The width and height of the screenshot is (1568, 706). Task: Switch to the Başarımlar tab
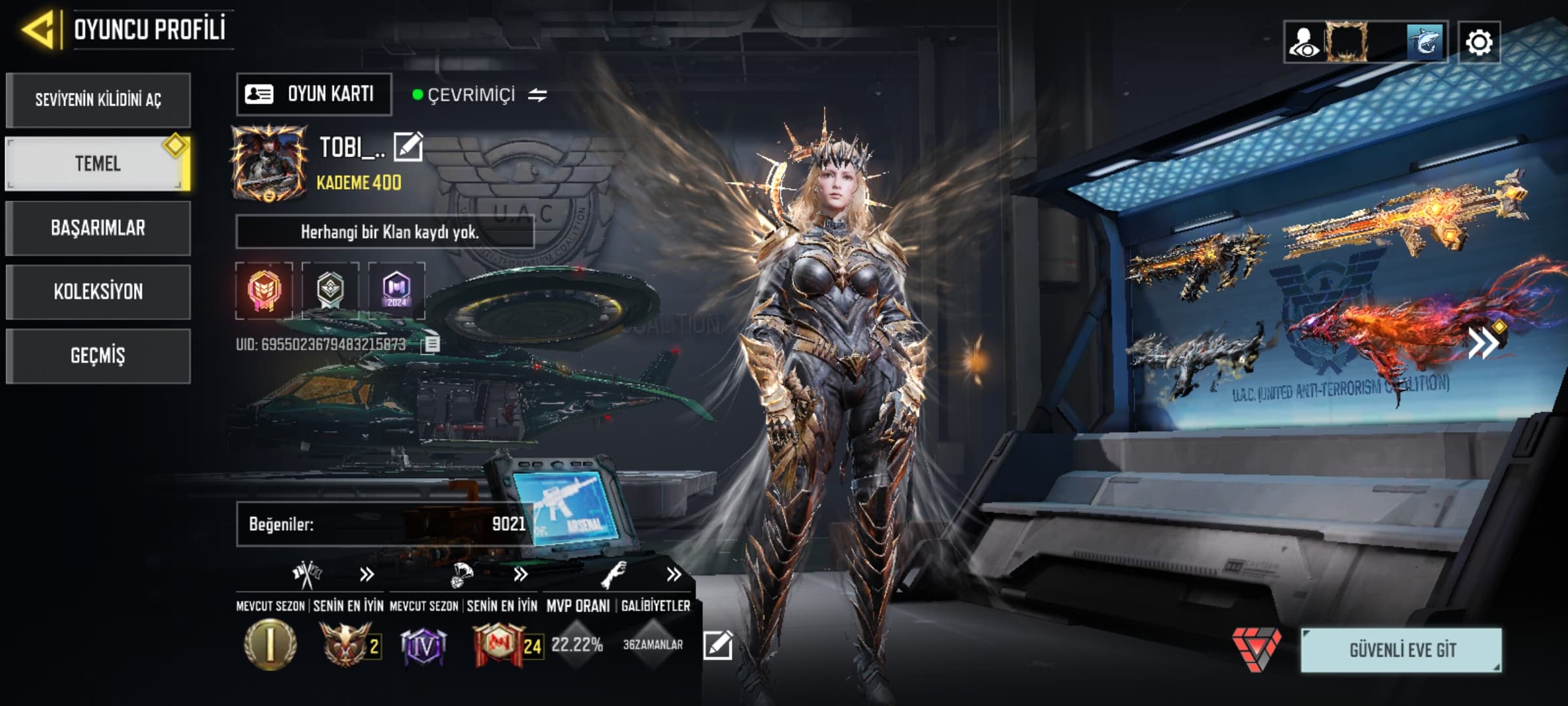pos(98,228)
